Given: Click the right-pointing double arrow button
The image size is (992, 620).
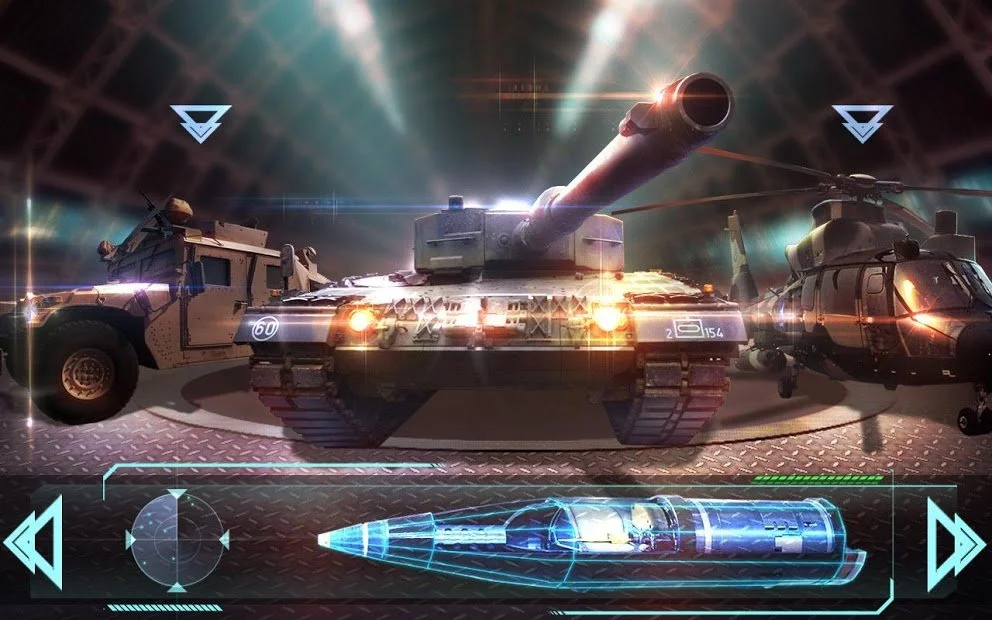Looking at the screenshot, I should point(954,541).
